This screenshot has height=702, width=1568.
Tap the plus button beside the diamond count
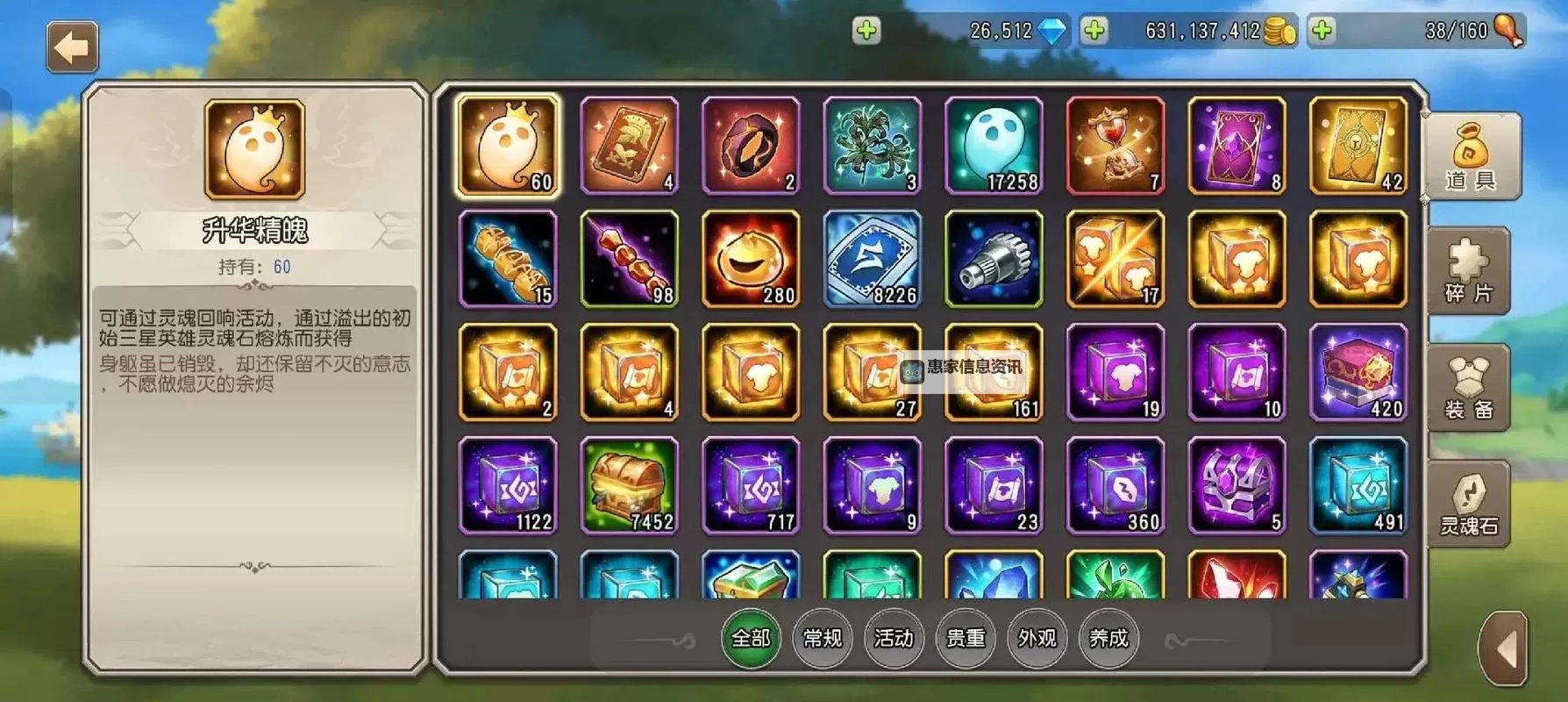tap(866, 31)
